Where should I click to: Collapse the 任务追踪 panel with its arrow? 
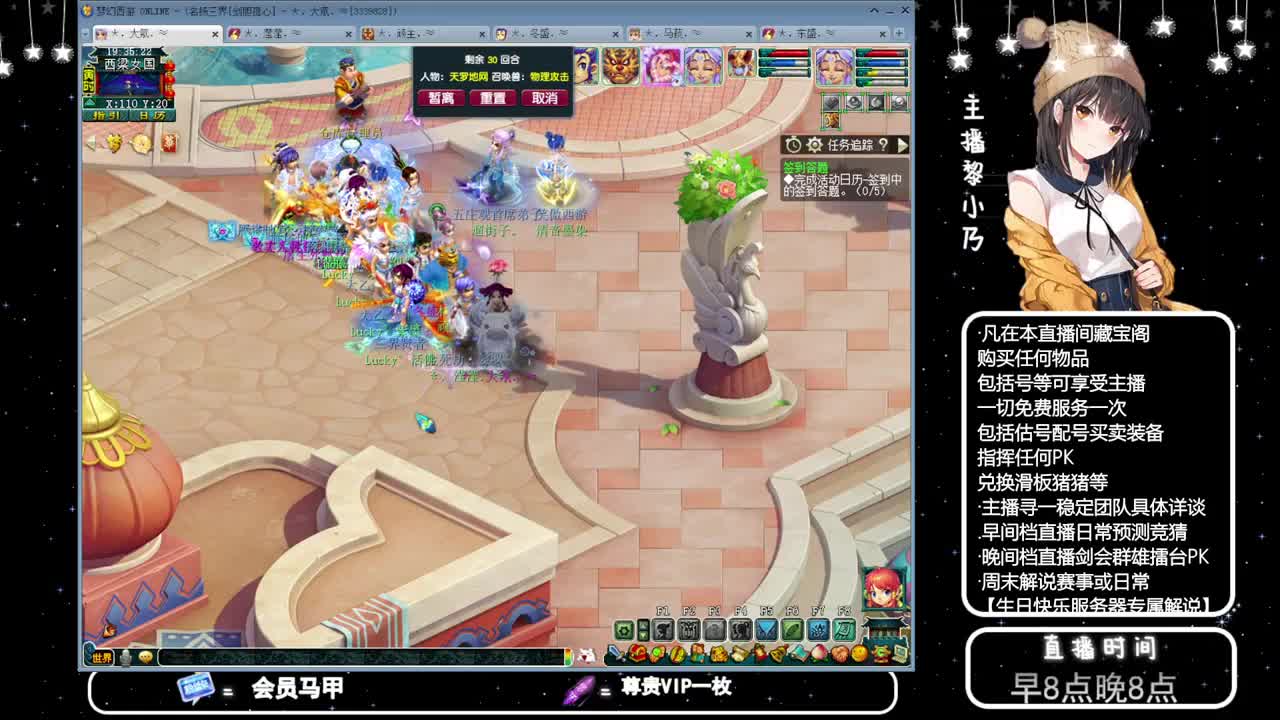click(x=901, y=145)
